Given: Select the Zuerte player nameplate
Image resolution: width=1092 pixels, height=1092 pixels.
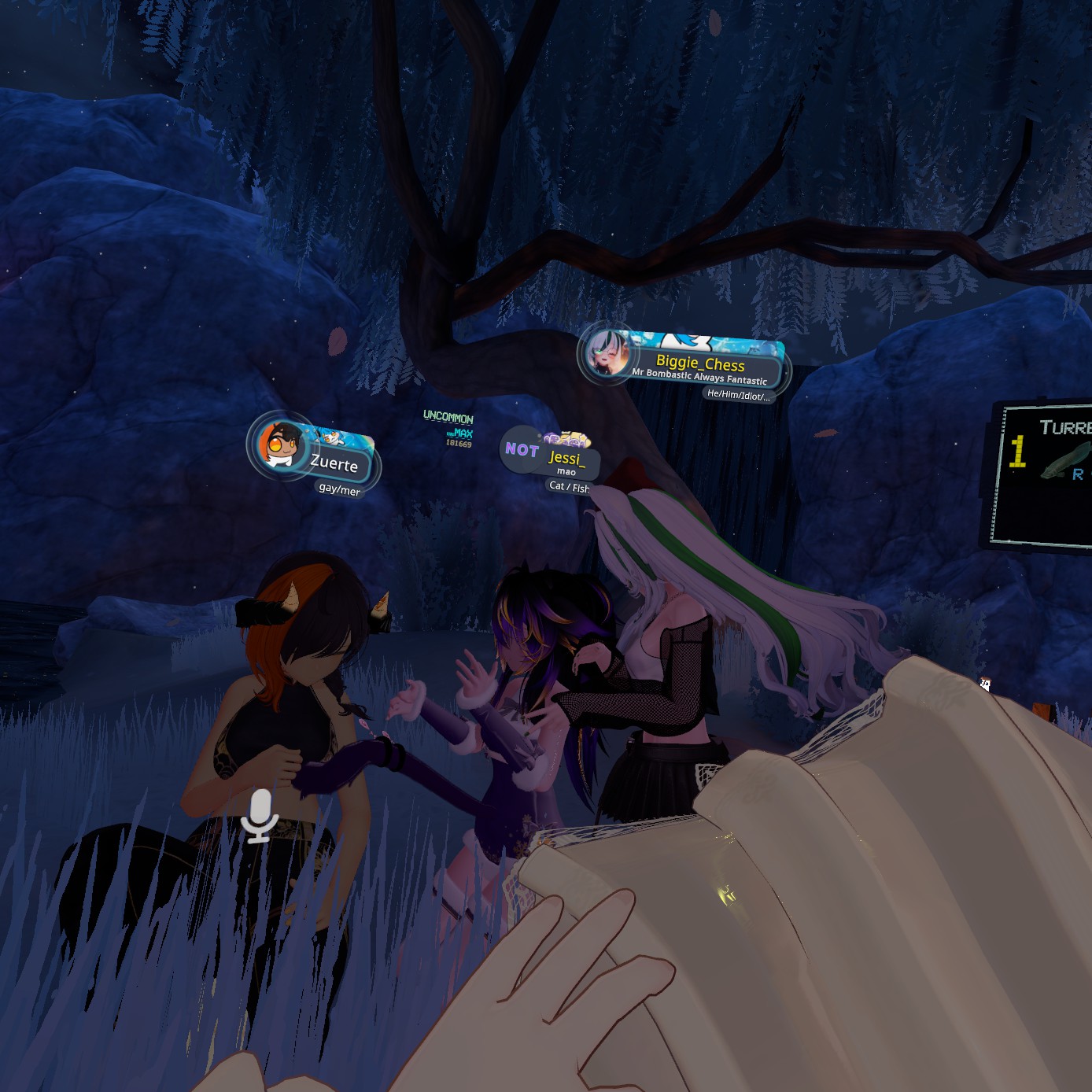Looking at the screenshot, I should pos(334,462).
